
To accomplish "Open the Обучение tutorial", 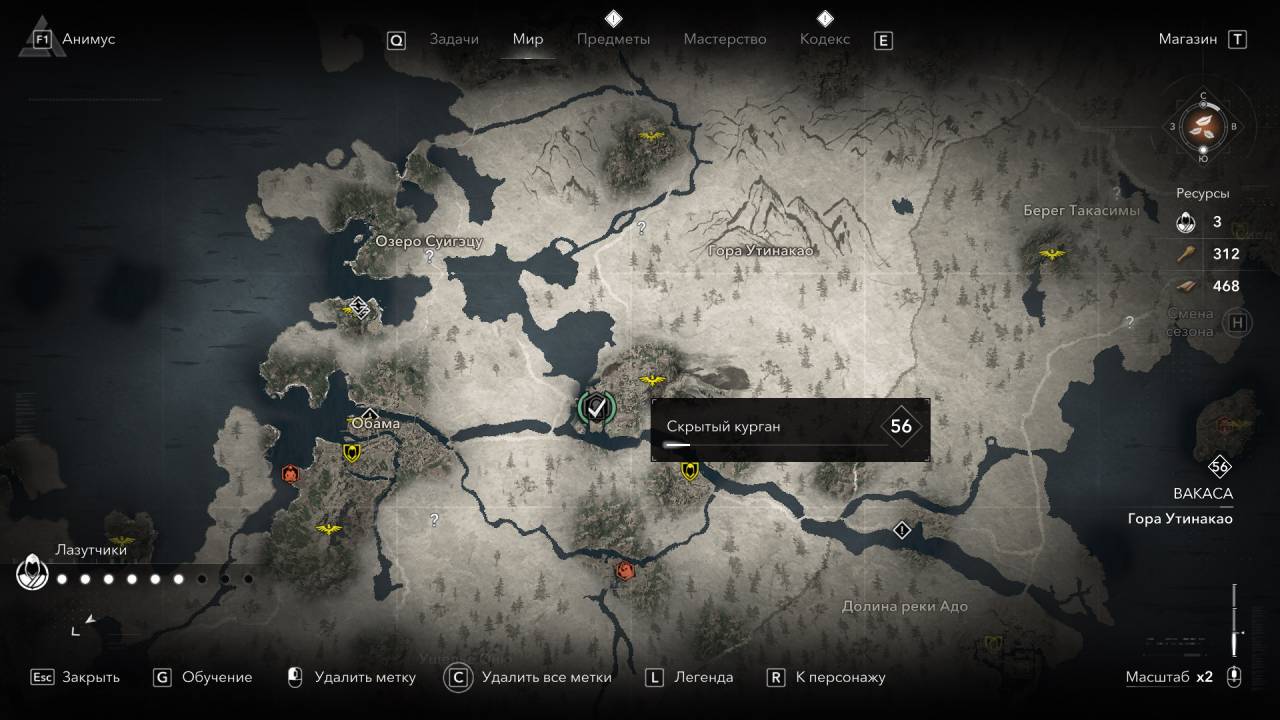I will tap(217, 677).
